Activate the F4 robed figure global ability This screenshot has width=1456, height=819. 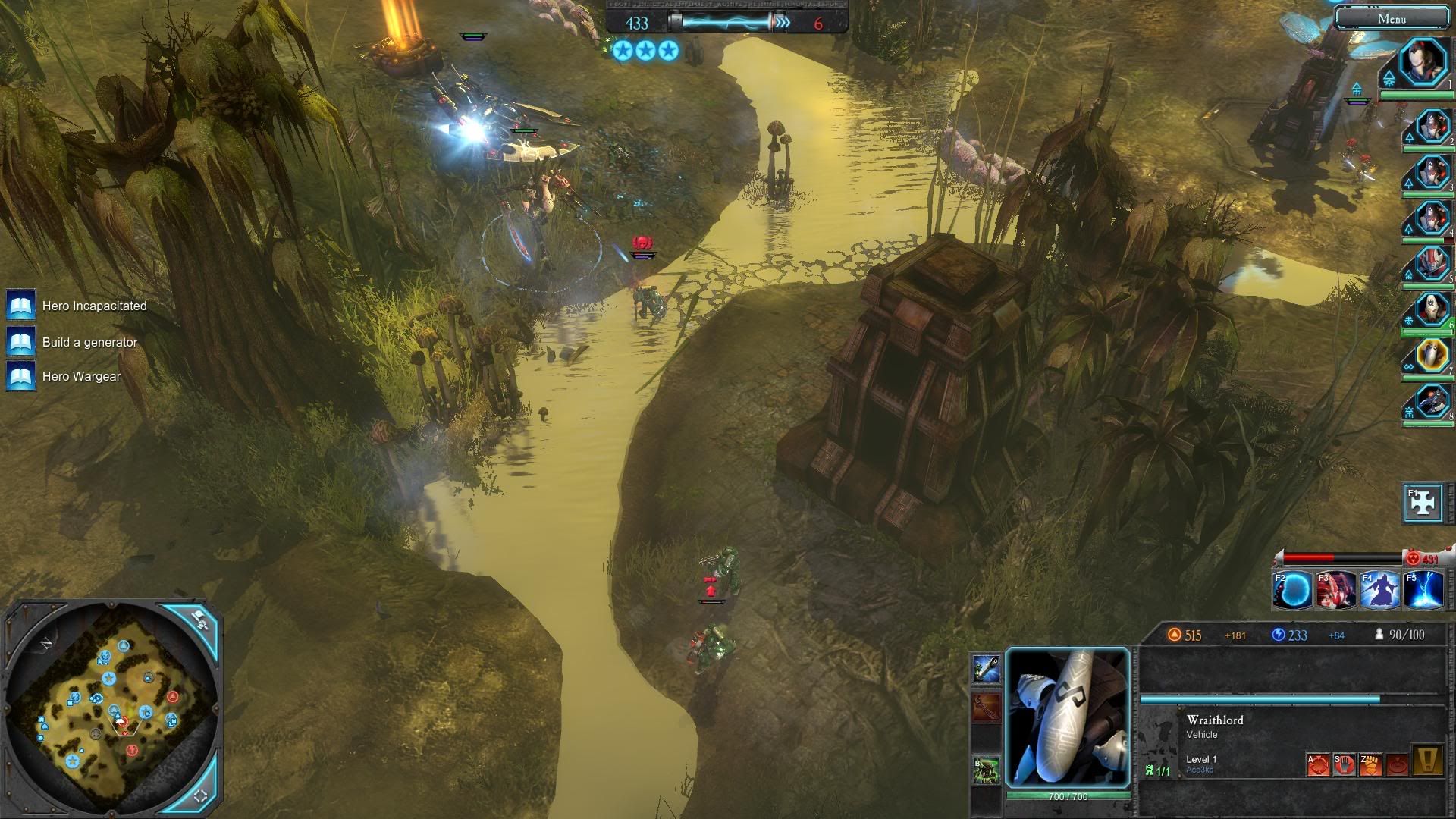point(1379,590)
